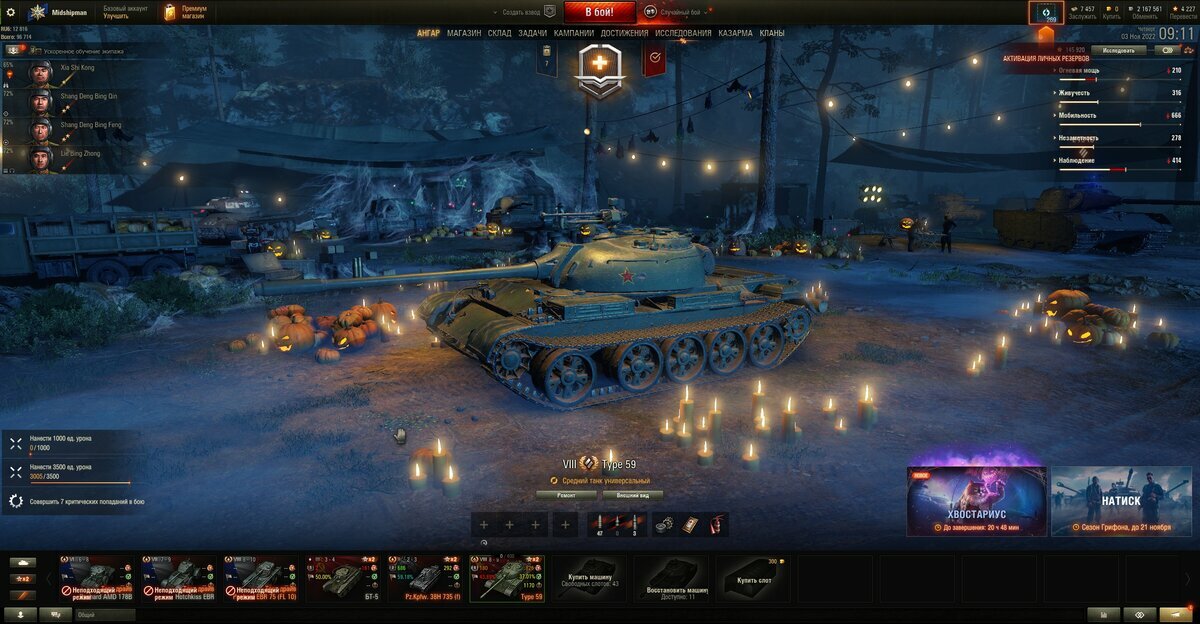Click the Исследовать research button
Viewport: 1200px width, 624px height.
1118,50
